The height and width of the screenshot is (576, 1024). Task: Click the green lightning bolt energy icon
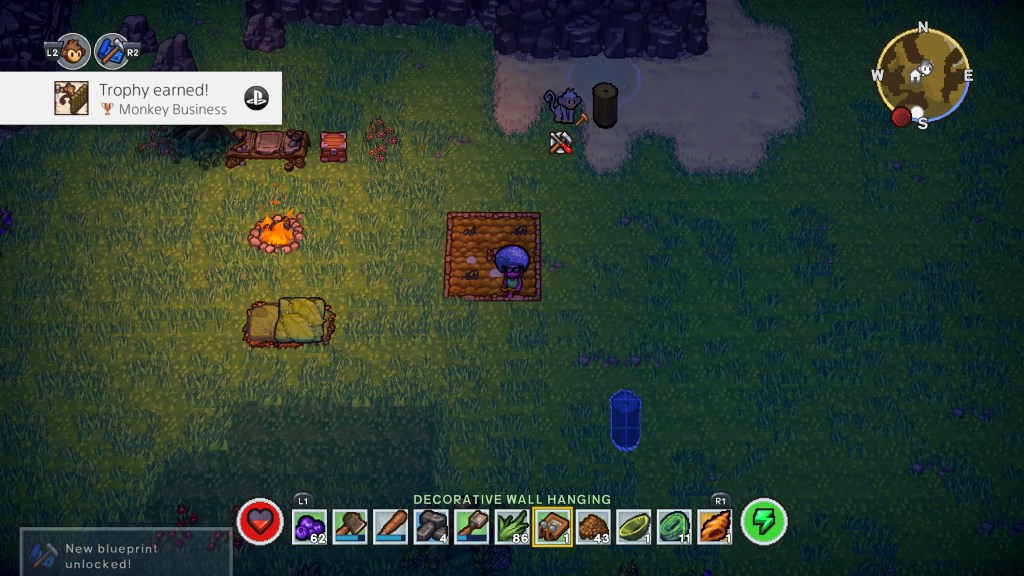764,522
